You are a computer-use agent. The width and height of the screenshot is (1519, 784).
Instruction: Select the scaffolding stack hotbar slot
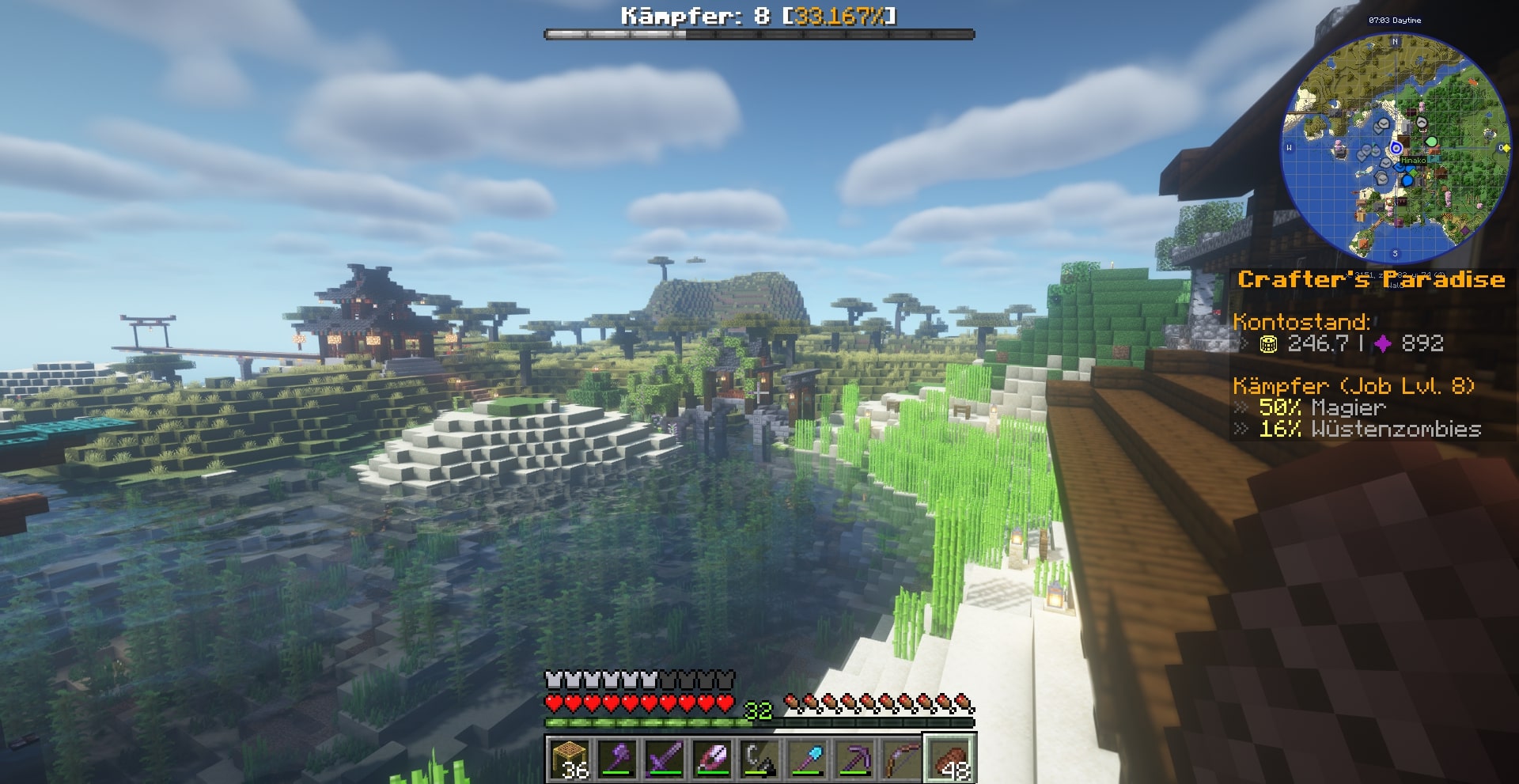click(x=570, y=759)
